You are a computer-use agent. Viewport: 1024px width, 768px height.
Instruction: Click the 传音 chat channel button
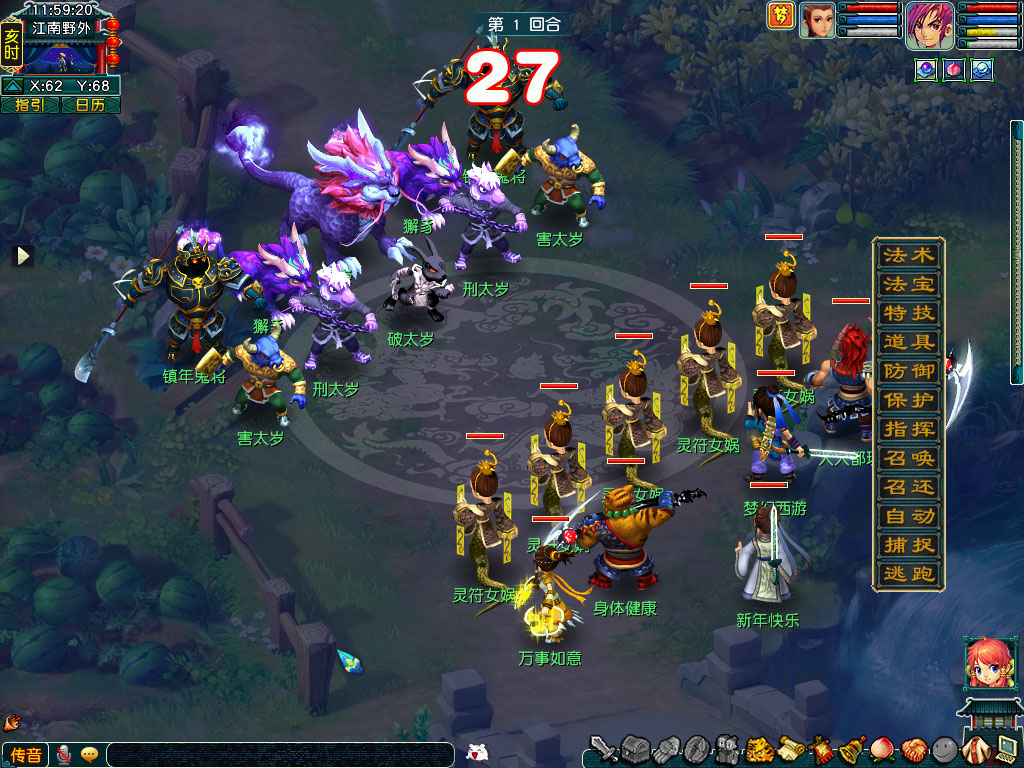pyautogui.click(x=27, y=755)
